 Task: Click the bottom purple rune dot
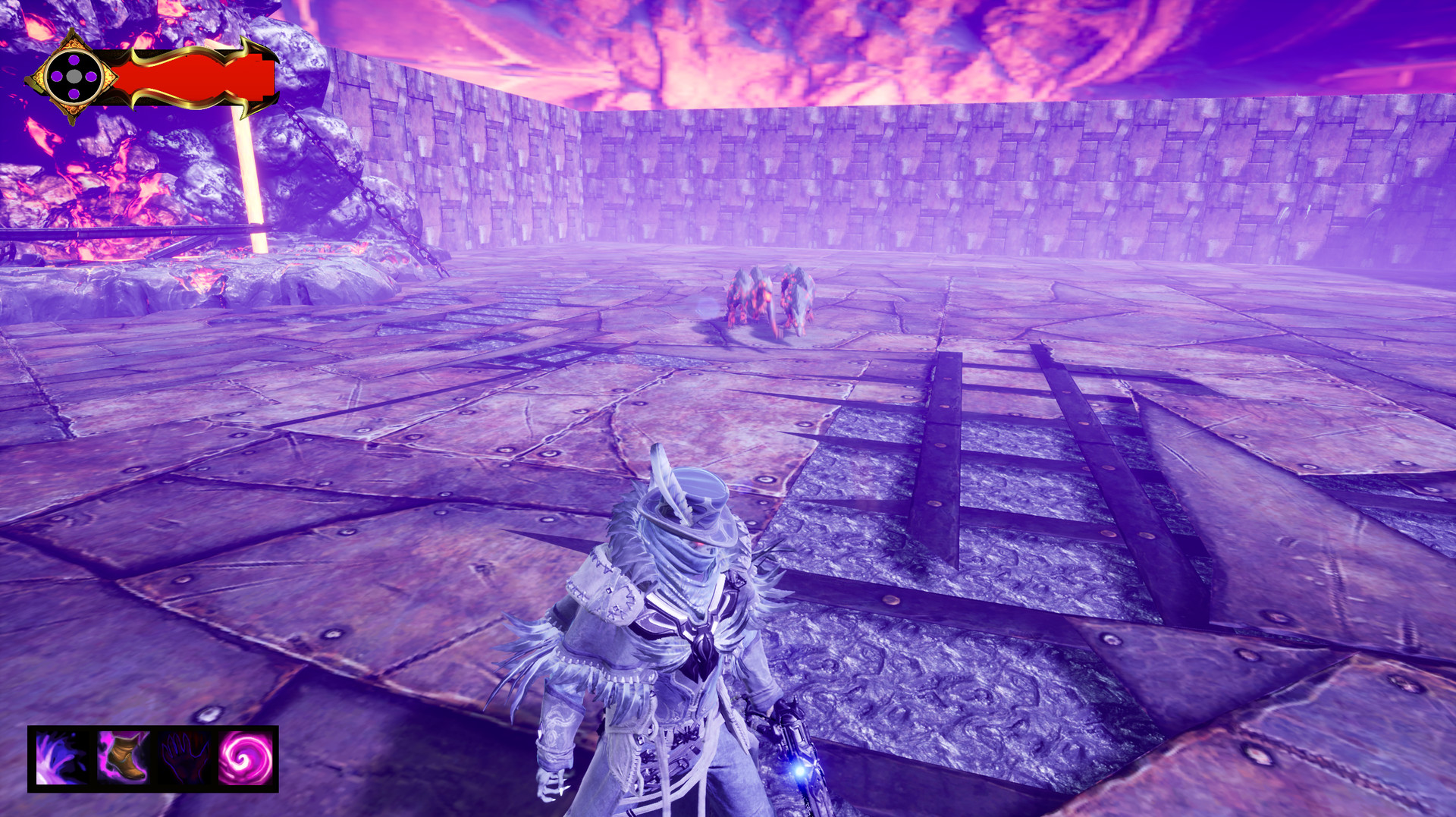[74, 94]
